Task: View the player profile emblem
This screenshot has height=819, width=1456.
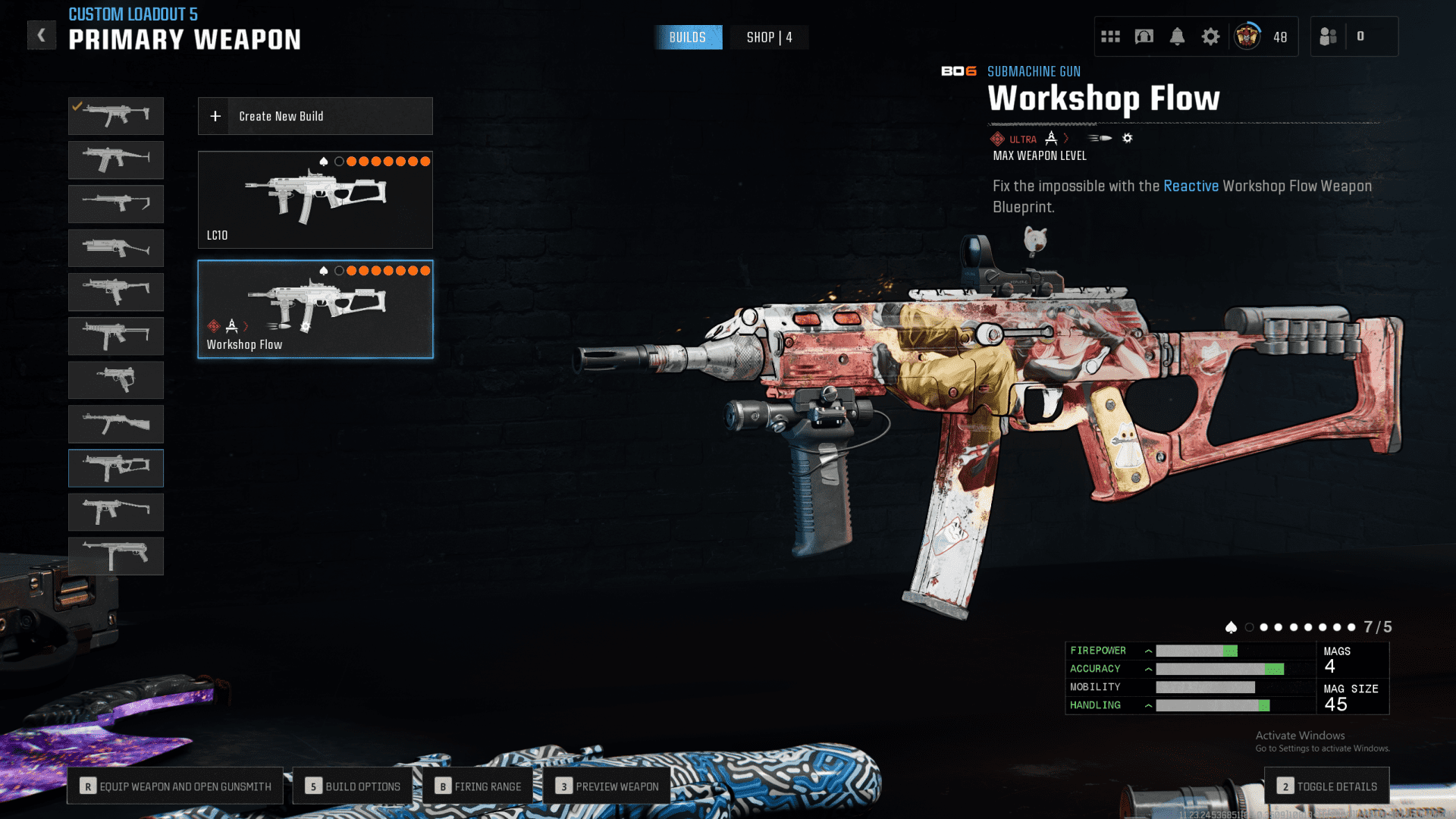Action: (1247, 36)
